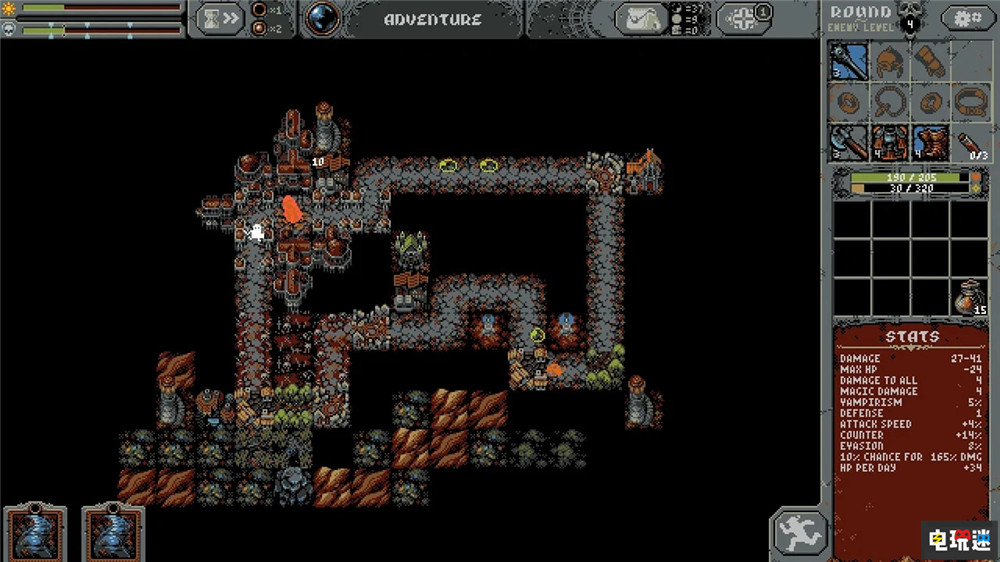This screenshot has width=1000, height=562.
Task: Choose the level 4 chest armor
Action: click(x=889, y=142)
